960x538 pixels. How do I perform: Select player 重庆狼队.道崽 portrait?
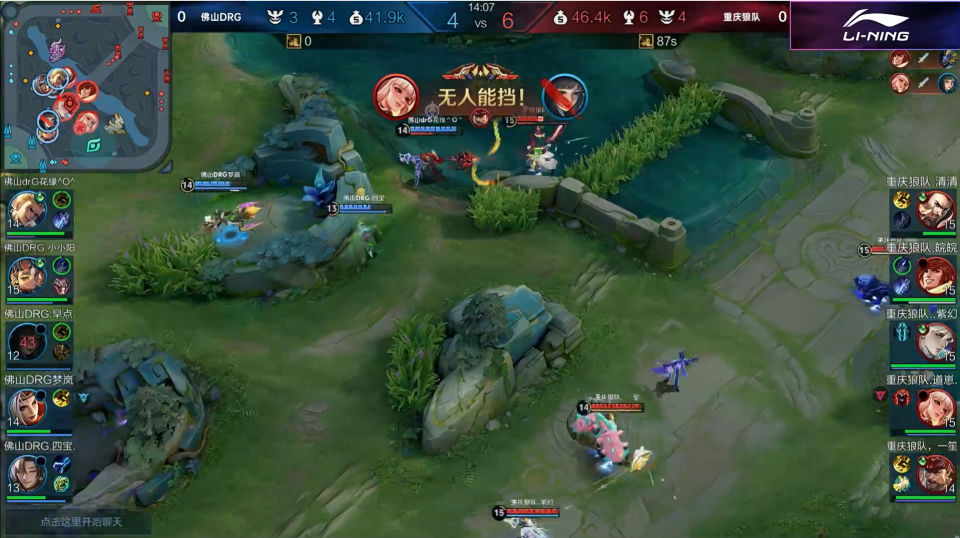click(x=936, y=407)
